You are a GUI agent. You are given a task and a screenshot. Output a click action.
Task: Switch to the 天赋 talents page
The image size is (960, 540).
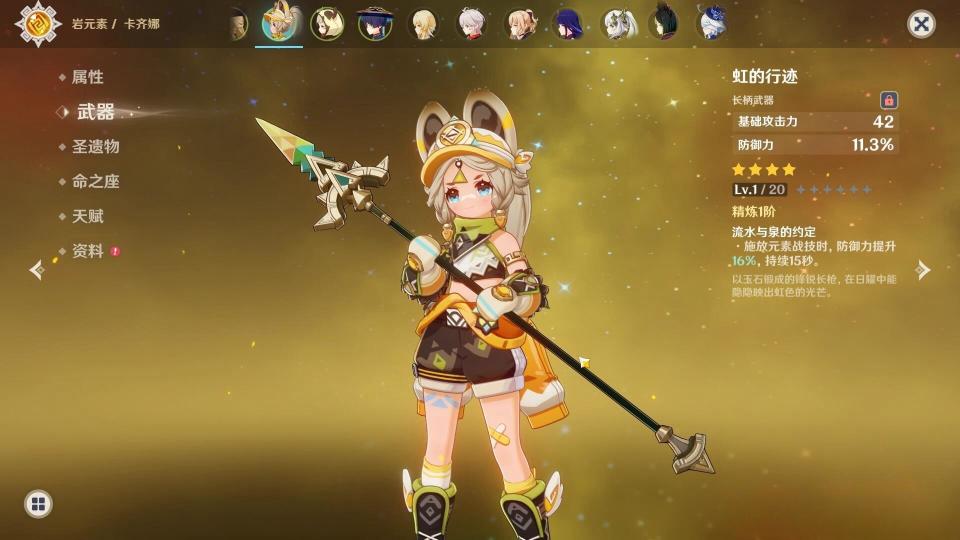coord(87,216)
